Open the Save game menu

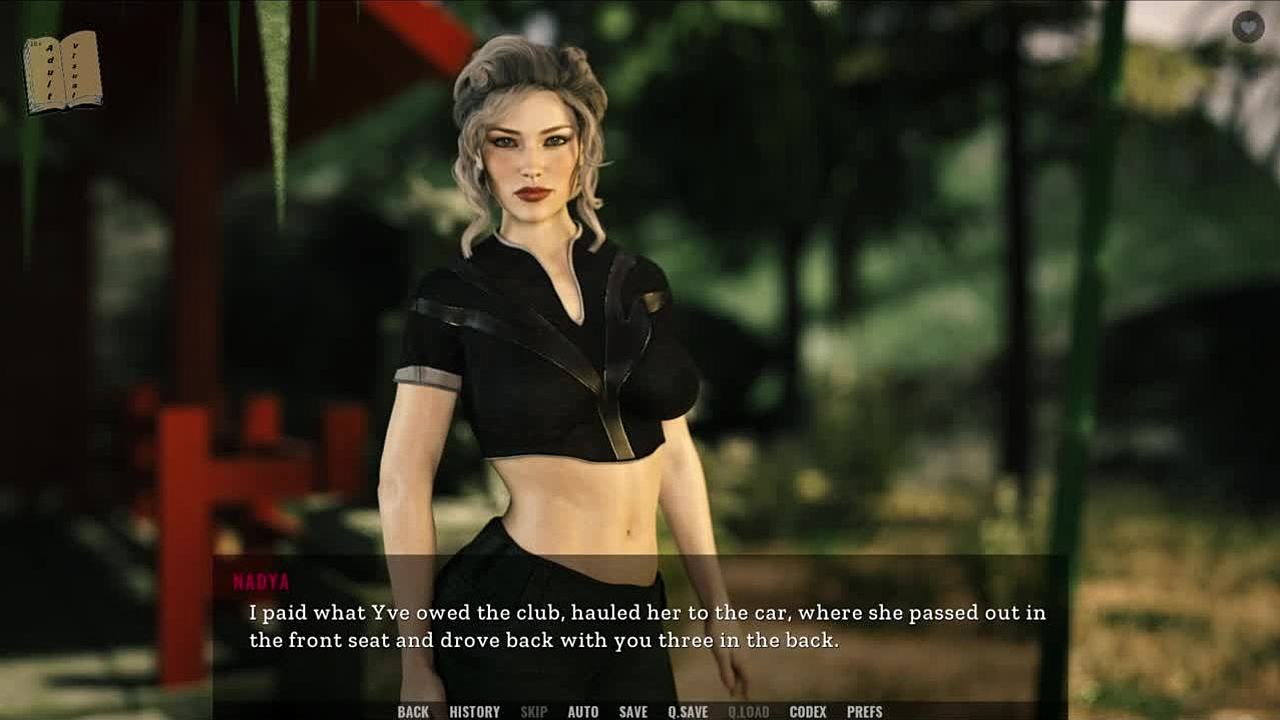(x=633, y=712)
